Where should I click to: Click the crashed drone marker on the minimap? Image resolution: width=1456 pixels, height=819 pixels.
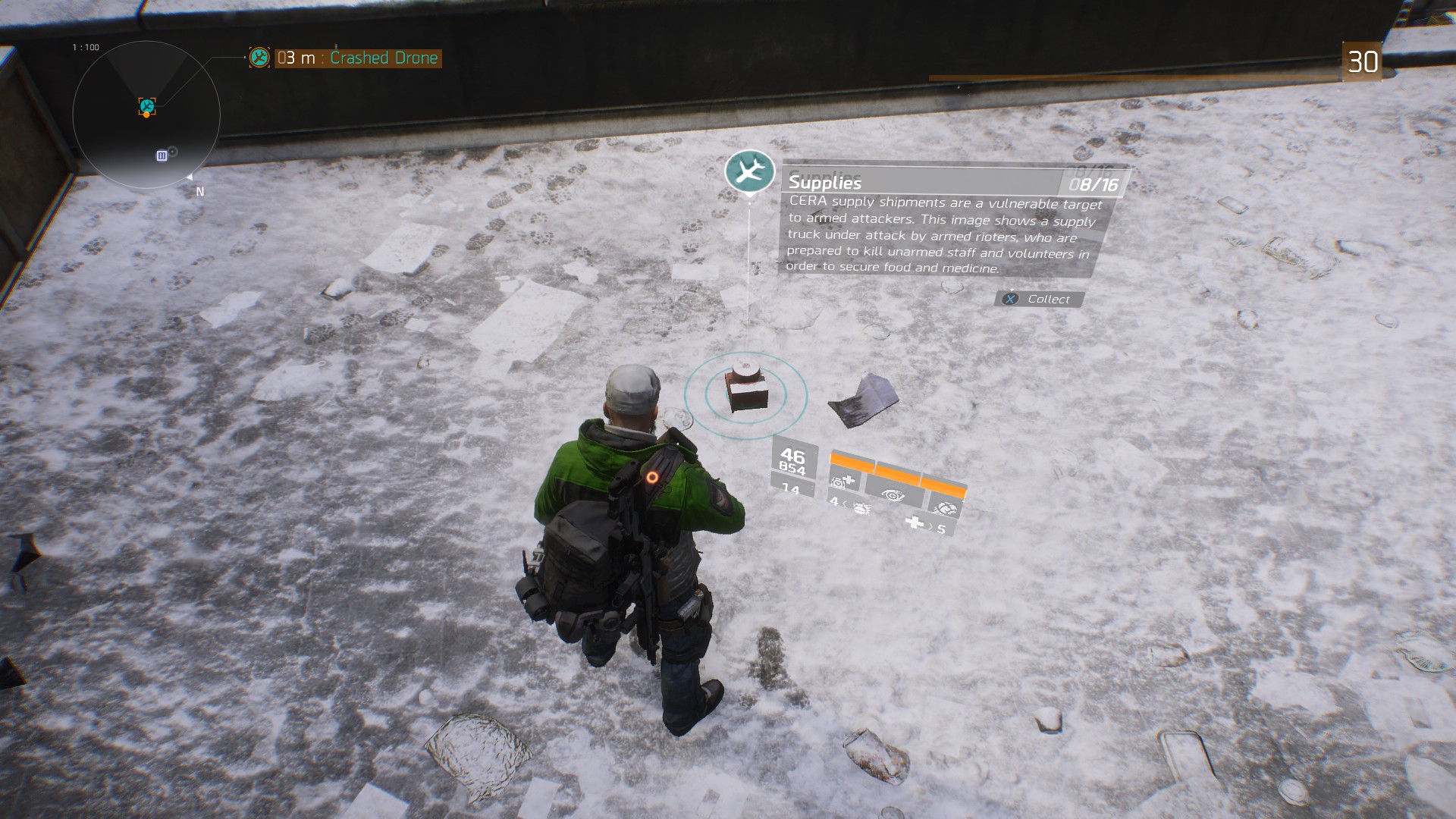(x=147, y=106)
